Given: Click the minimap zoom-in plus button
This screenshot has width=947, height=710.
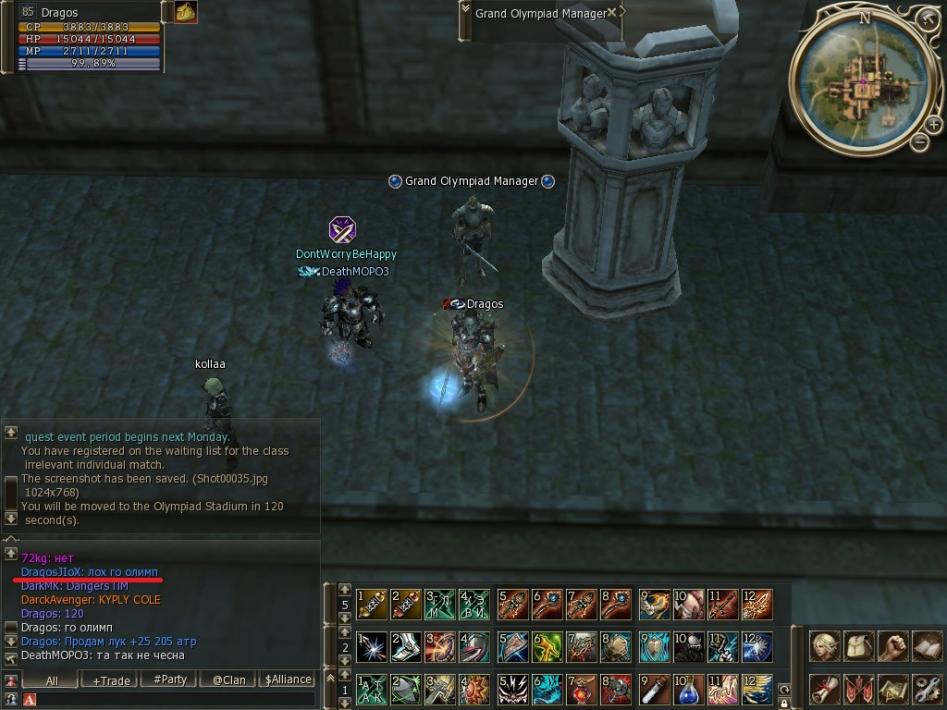Looking at the screenshot, I should pyautogui.click(x=931, y=124).
